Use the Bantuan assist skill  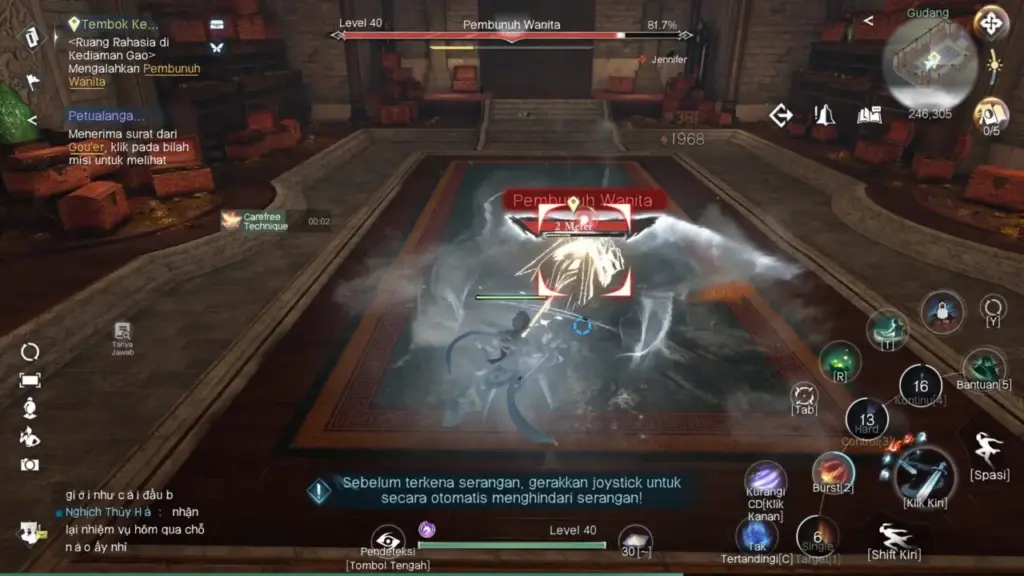point(984,367)
